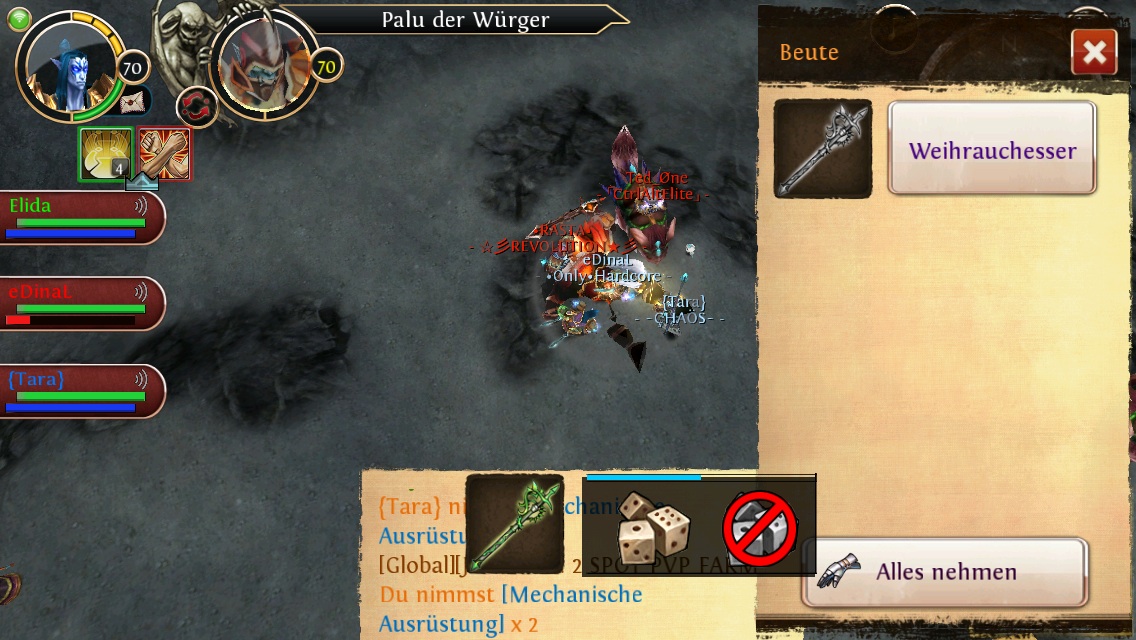Image resolution: width=1136 pixels, height=640 pixels.
Task: Inspect the green staff loot icon
Action: click(x=514, y=523)
